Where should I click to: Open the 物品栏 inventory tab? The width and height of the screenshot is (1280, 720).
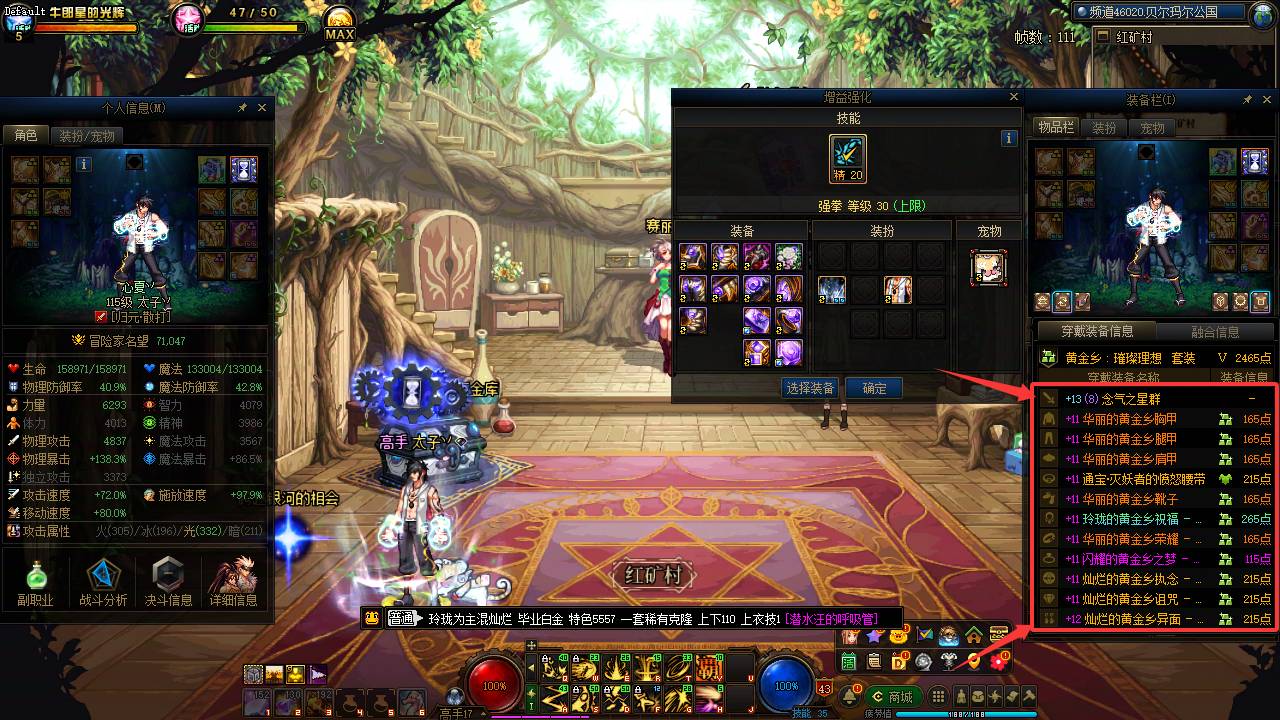(x=1055, y=128)
